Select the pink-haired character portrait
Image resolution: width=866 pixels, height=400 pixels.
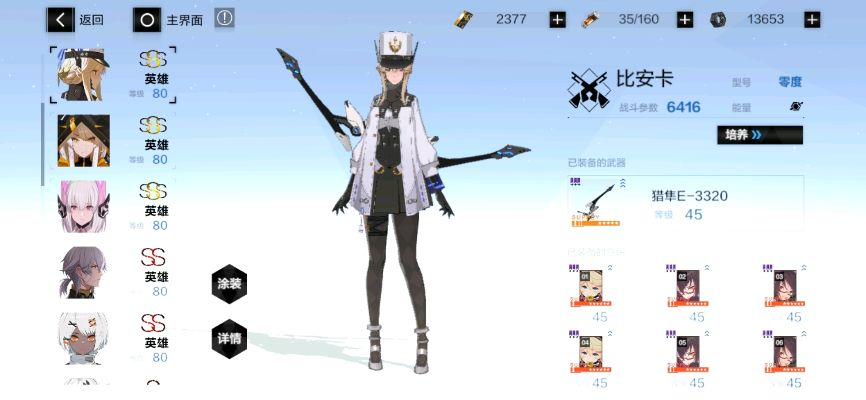[x=78, y=205]
